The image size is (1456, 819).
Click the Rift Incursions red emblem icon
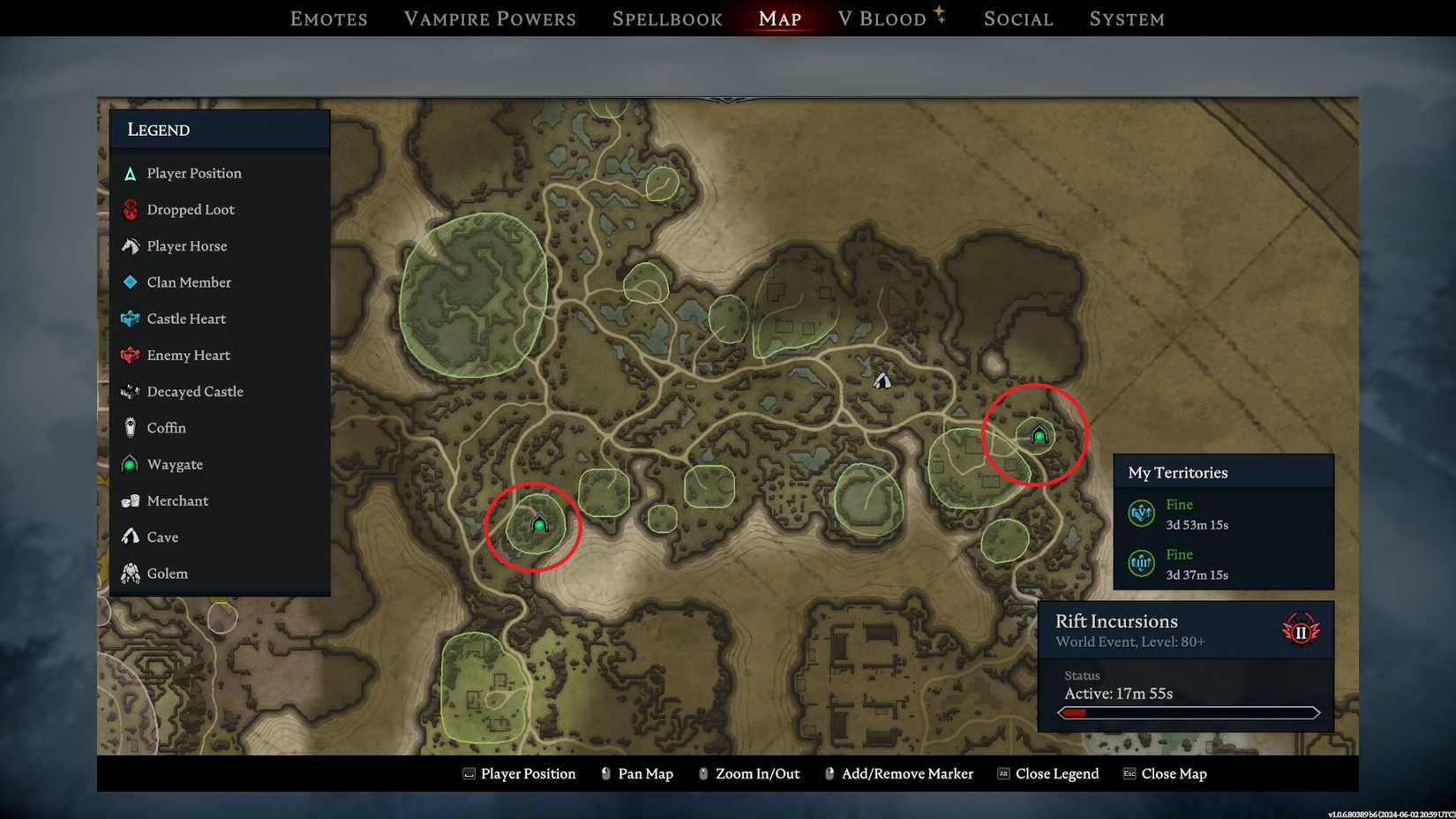(x=1302, y=629)
